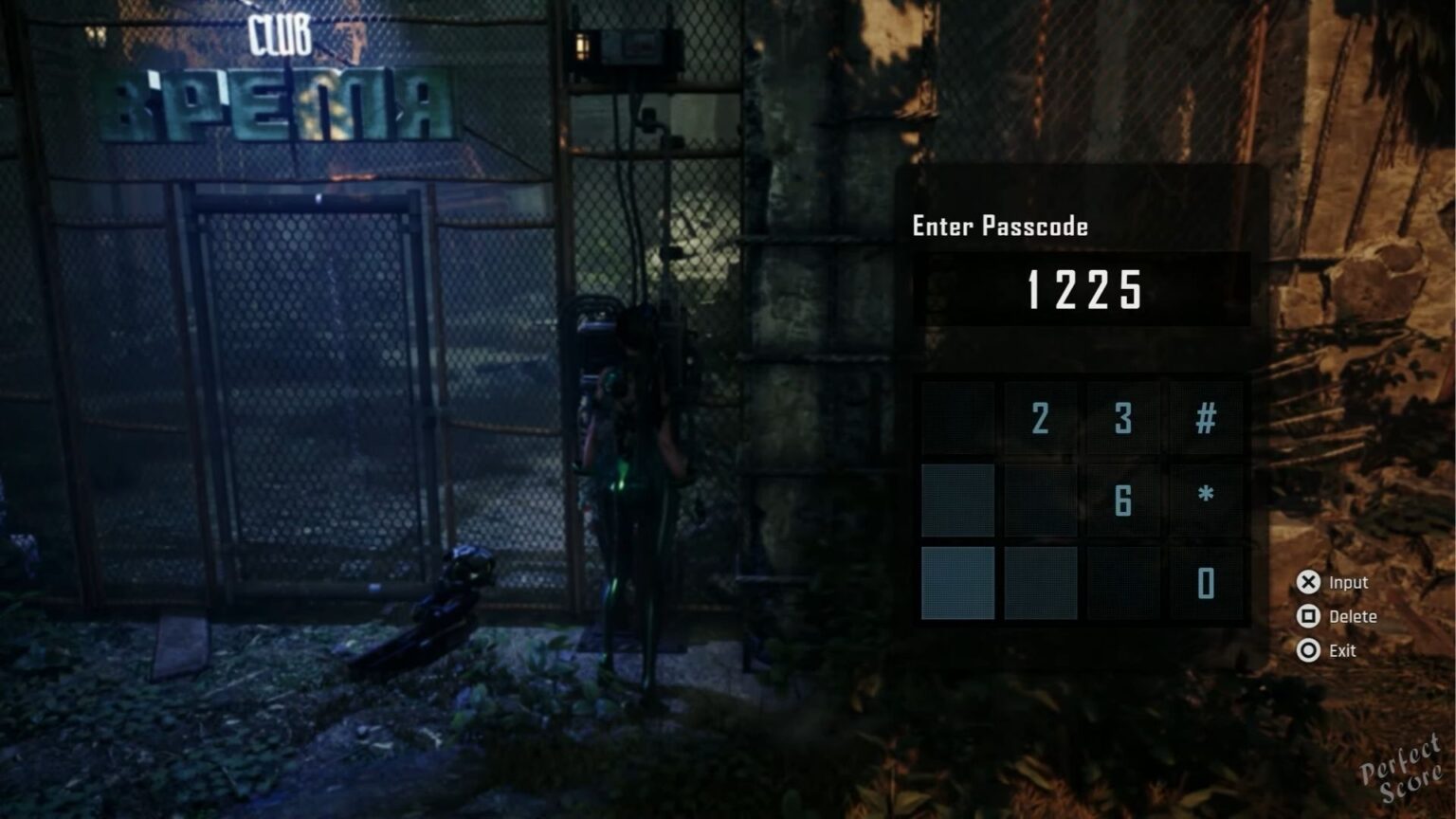Select the highlighted bottom-left keypad key

[x=957, y=584]
